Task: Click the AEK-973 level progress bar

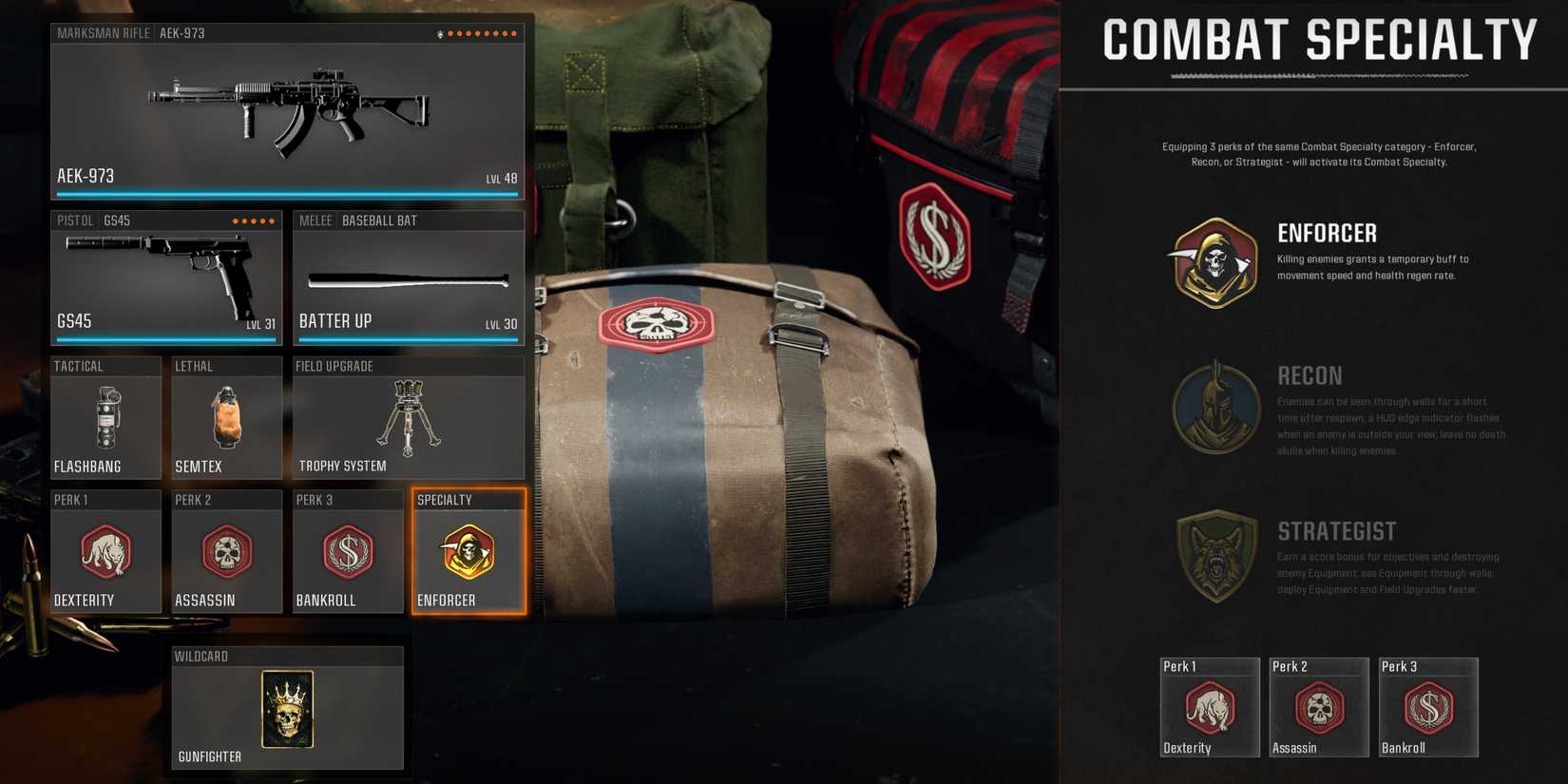Action: (x=285, y=193)
